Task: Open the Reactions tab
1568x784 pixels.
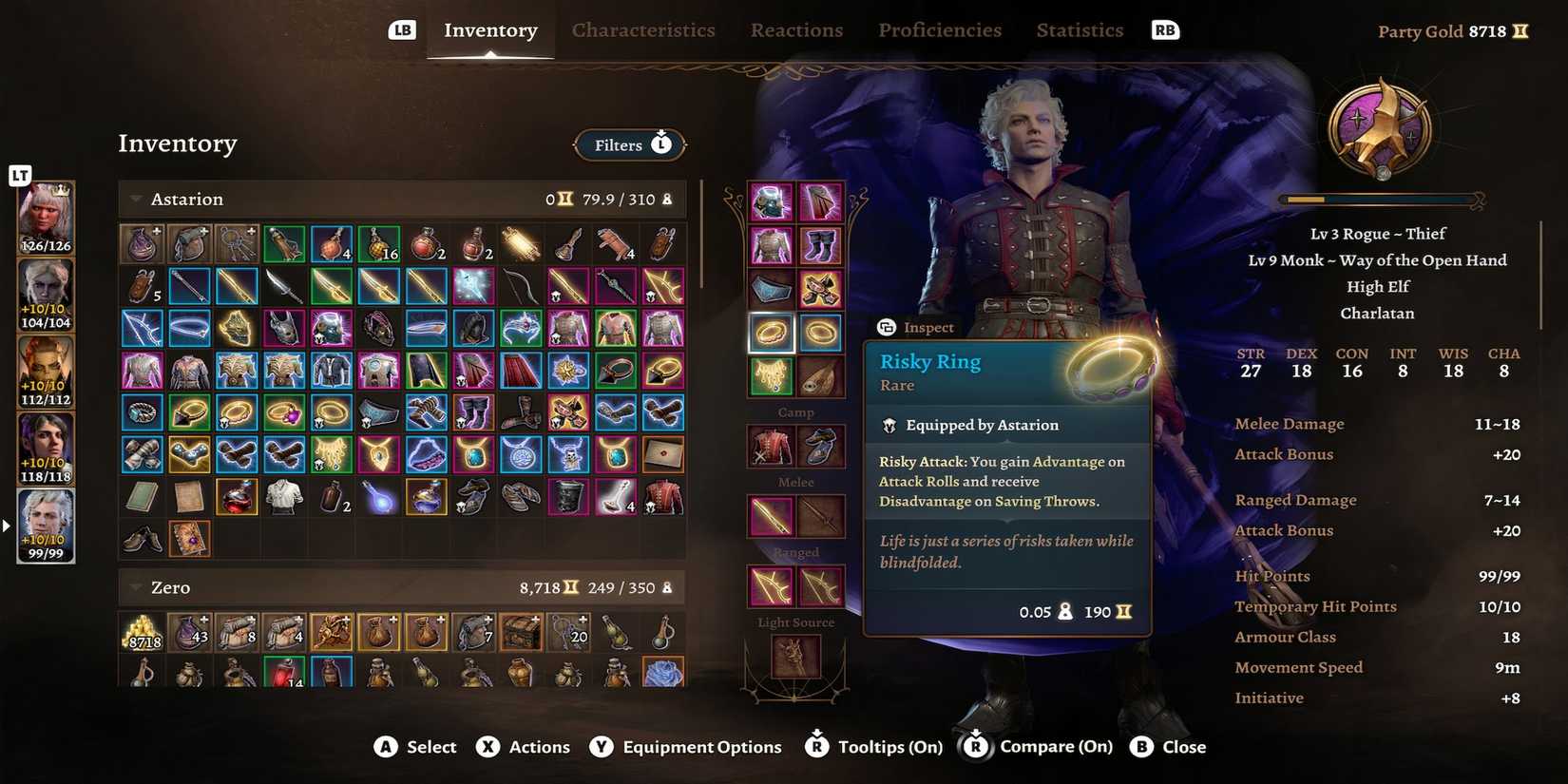Action: 796,30
